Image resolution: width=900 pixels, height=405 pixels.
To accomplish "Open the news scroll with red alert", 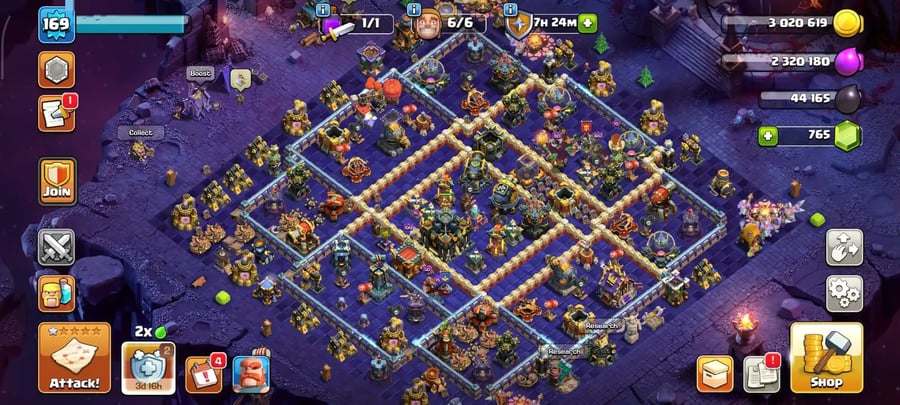I will pos(56,113).
